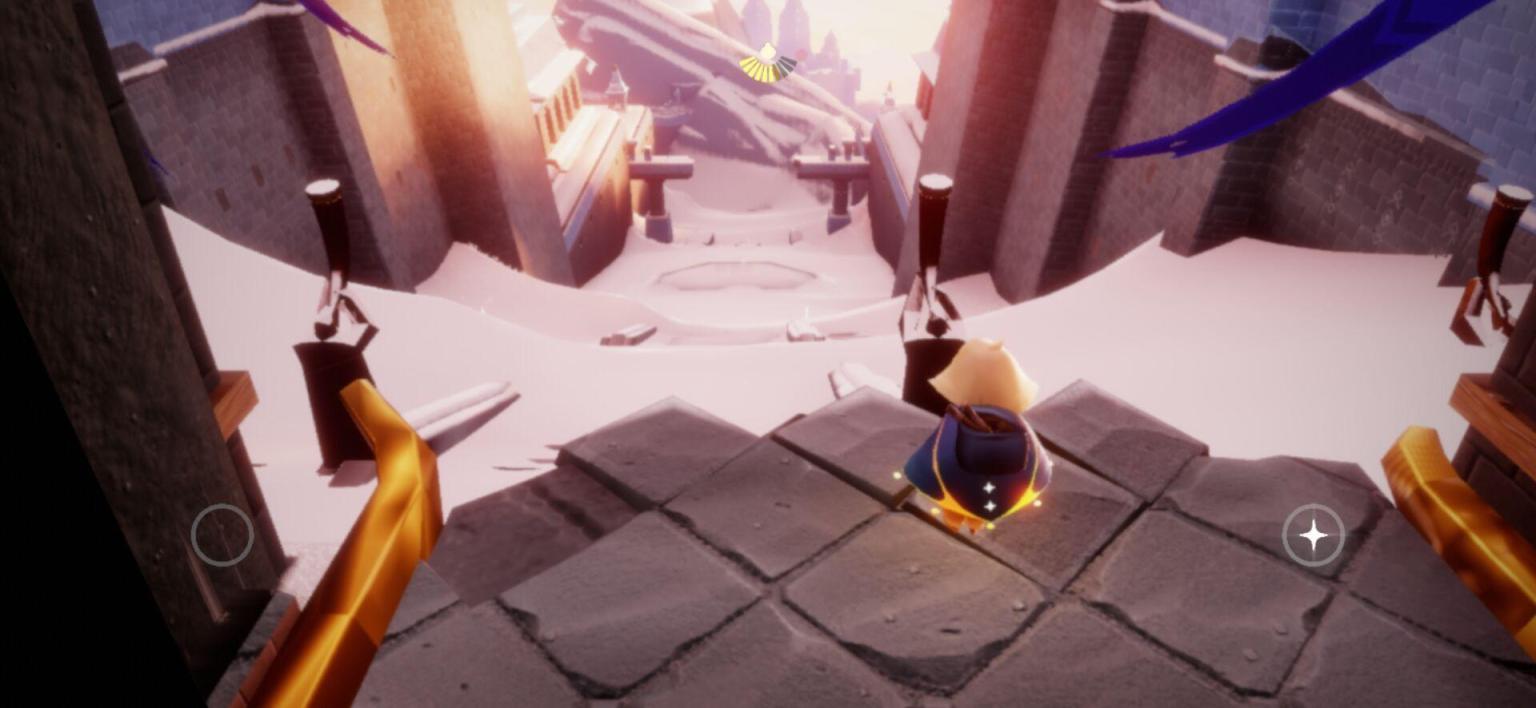Tap the four-pointed star call button

click(1313, 536)
